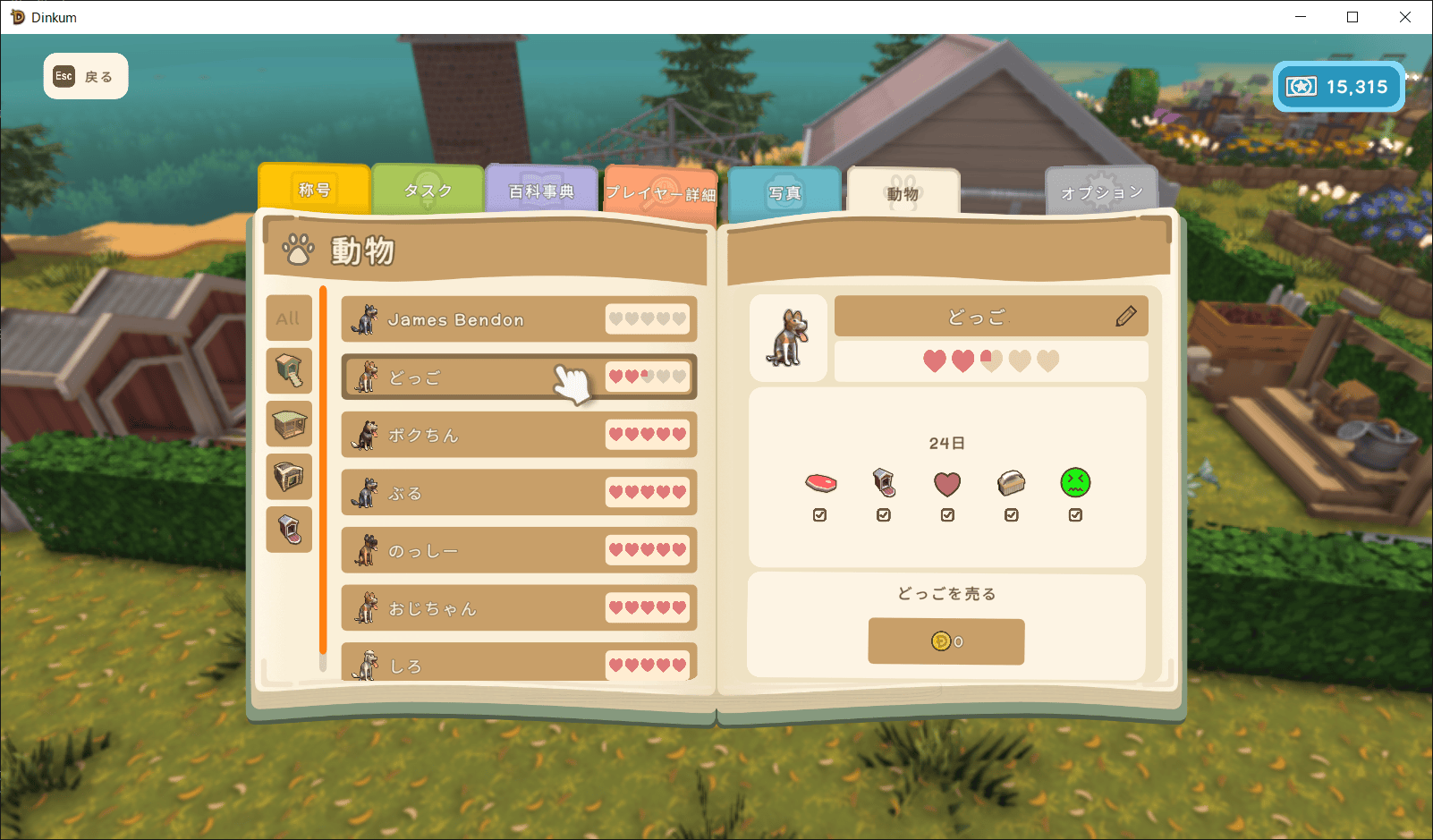Open the タスク tab
The image size is (1433, 840).
pyautogui.click(x=428, y=191)
